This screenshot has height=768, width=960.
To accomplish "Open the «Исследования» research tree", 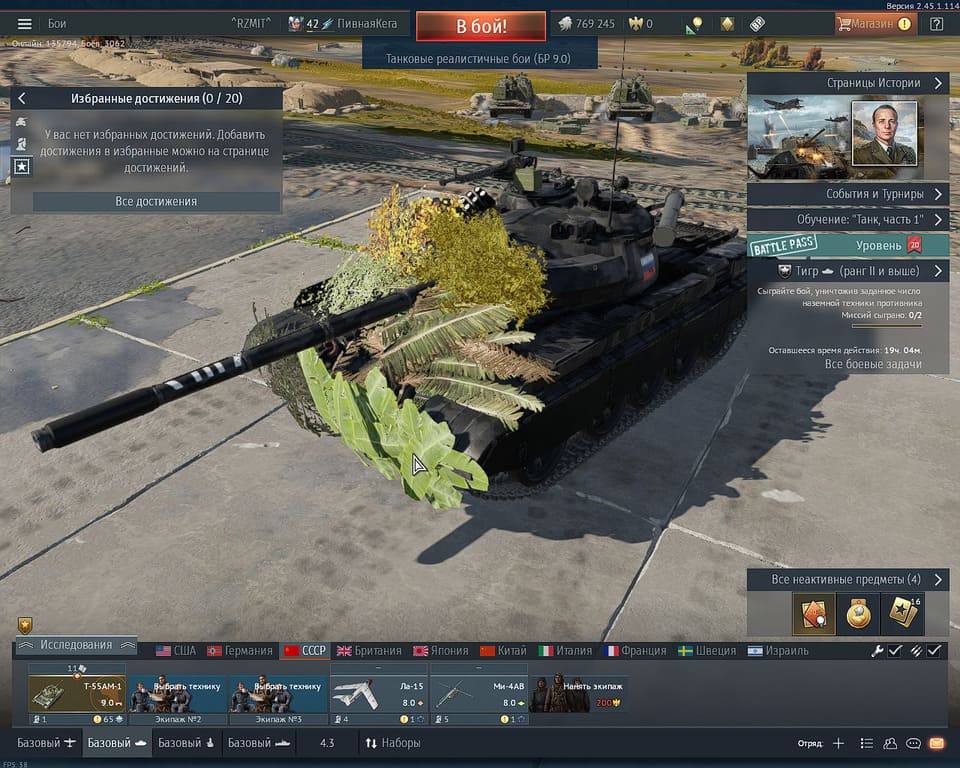I will click(74, 645).
